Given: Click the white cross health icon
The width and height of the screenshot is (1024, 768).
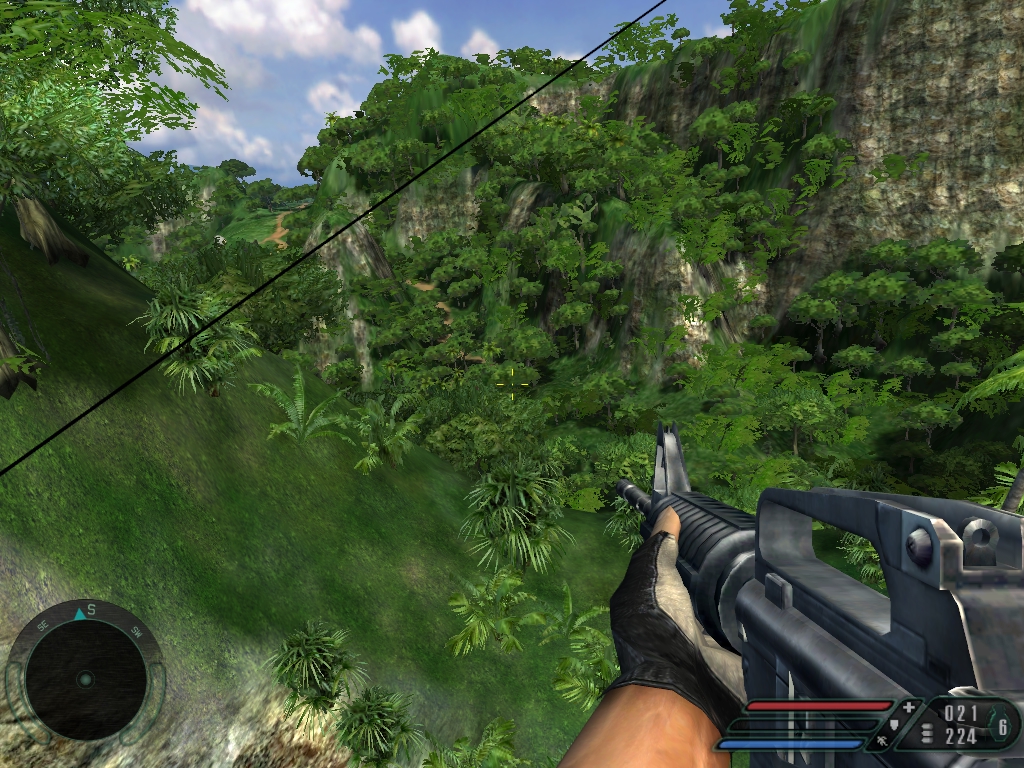Looking at the screenshot, I should [908, 708].
